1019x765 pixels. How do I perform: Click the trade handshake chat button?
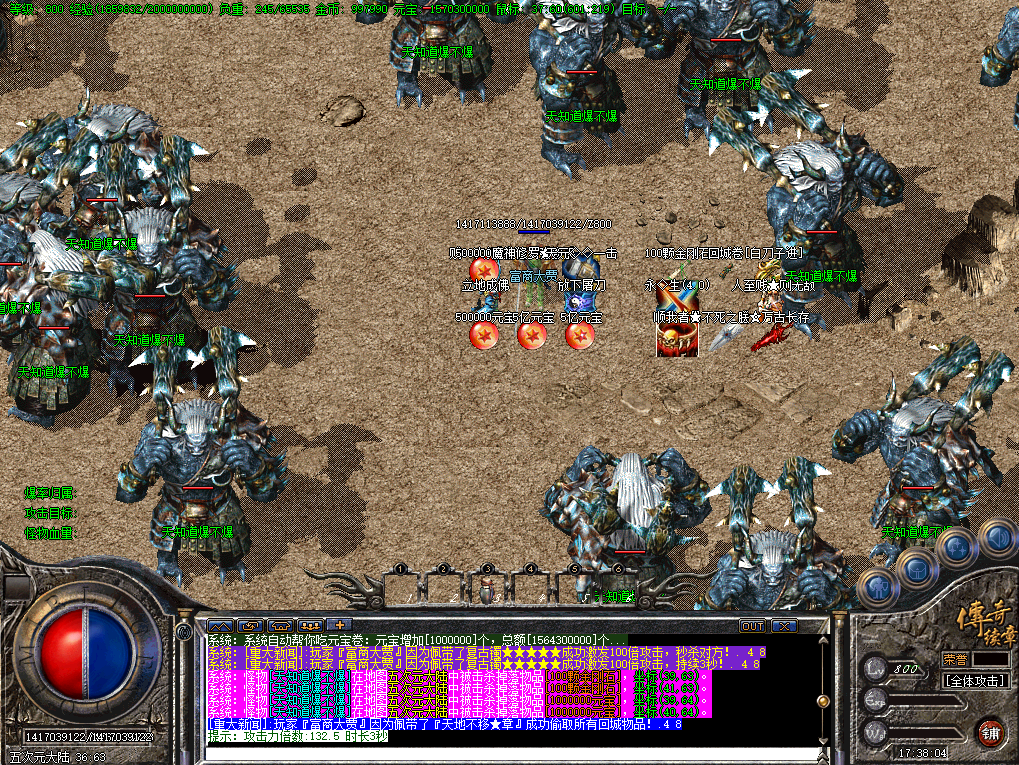click(x=279, y=626)
